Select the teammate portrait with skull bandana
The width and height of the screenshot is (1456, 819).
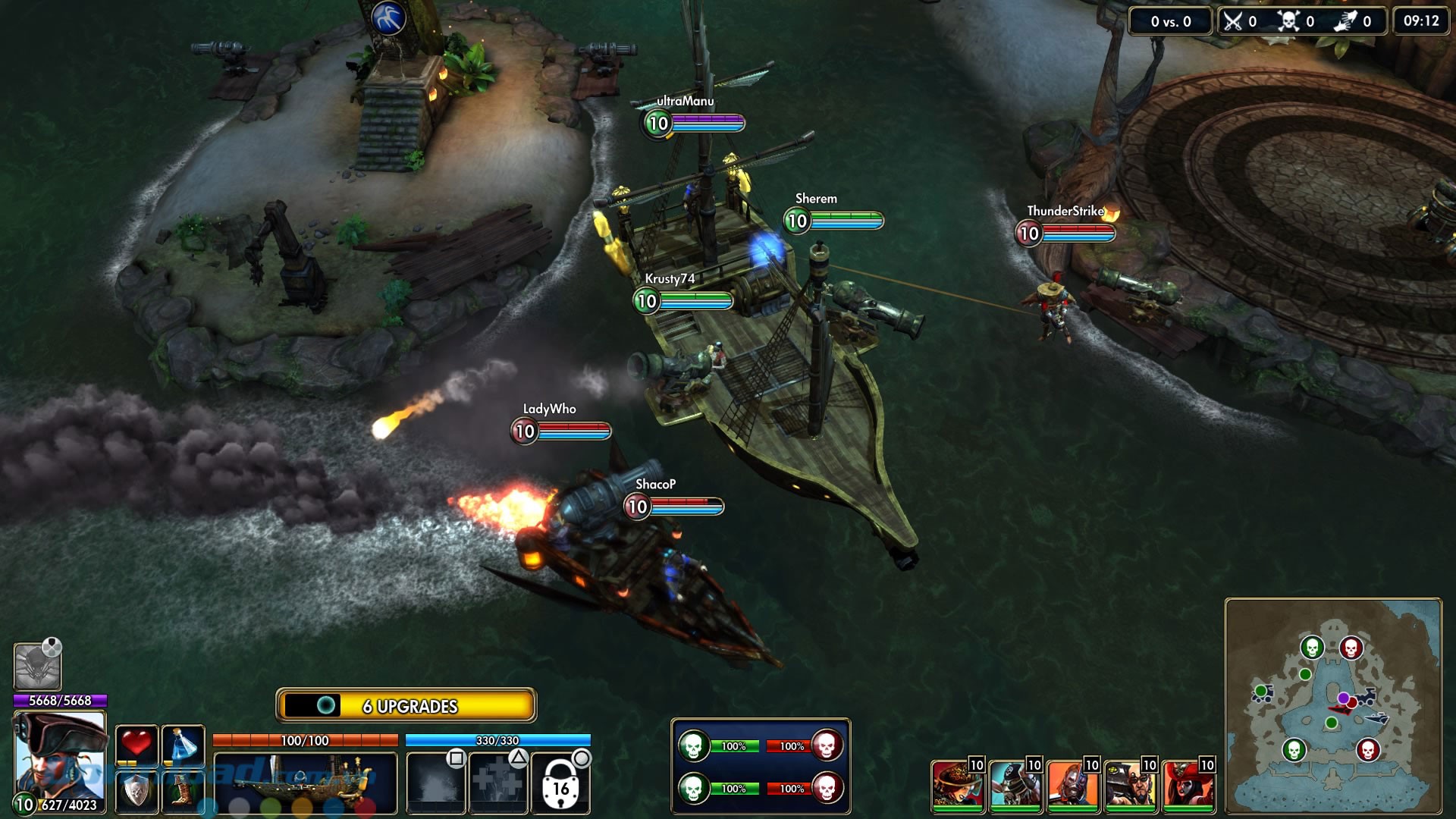coord(1015,786)
